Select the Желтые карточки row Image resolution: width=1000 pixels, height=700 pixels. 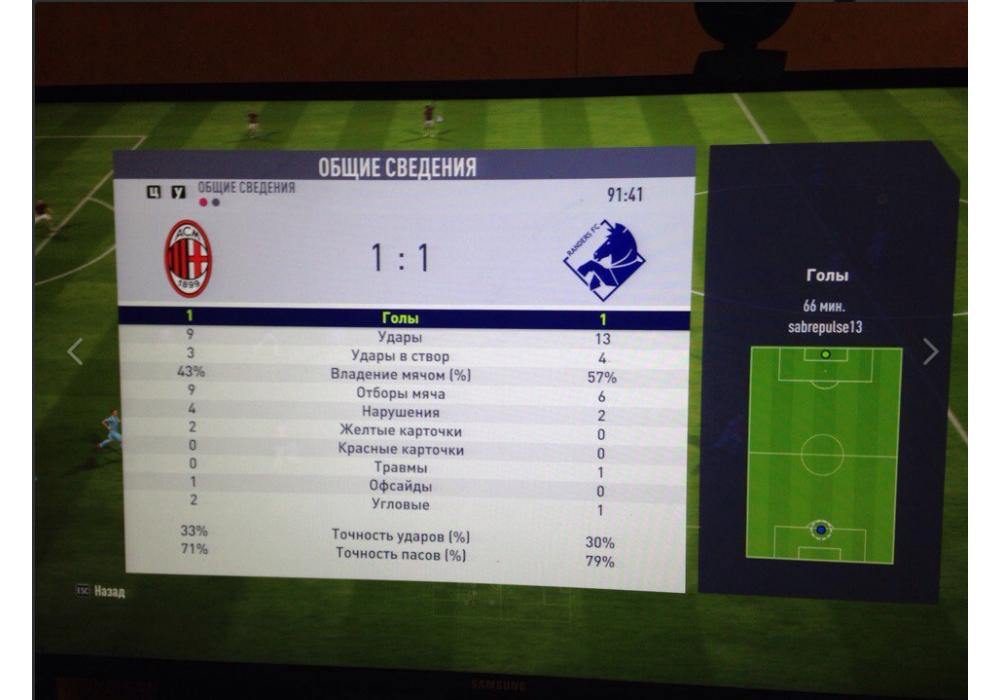pos(400,431)
